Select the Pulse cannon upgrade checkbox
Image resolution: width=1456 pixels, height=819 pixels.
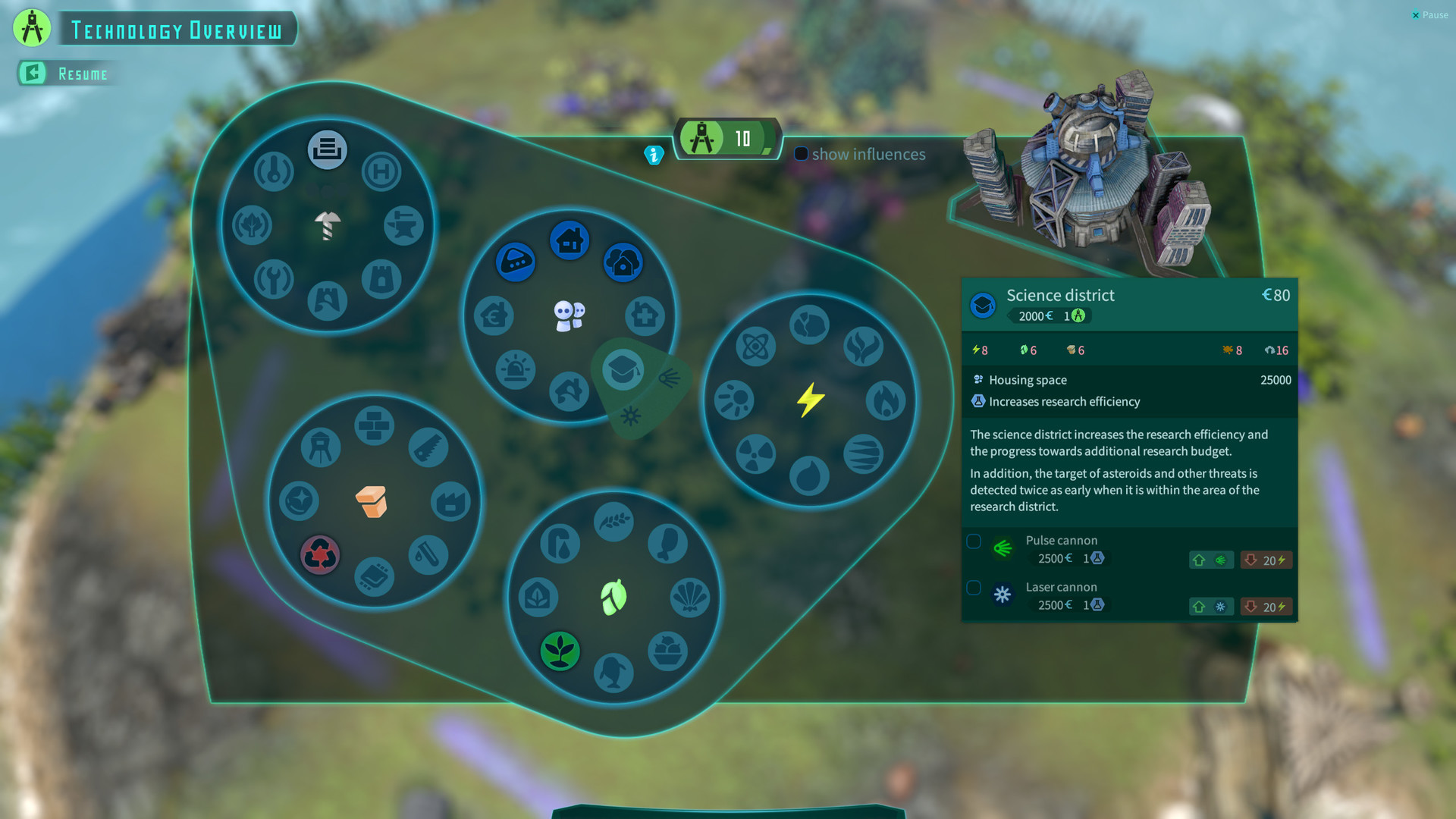pos(974,541)
